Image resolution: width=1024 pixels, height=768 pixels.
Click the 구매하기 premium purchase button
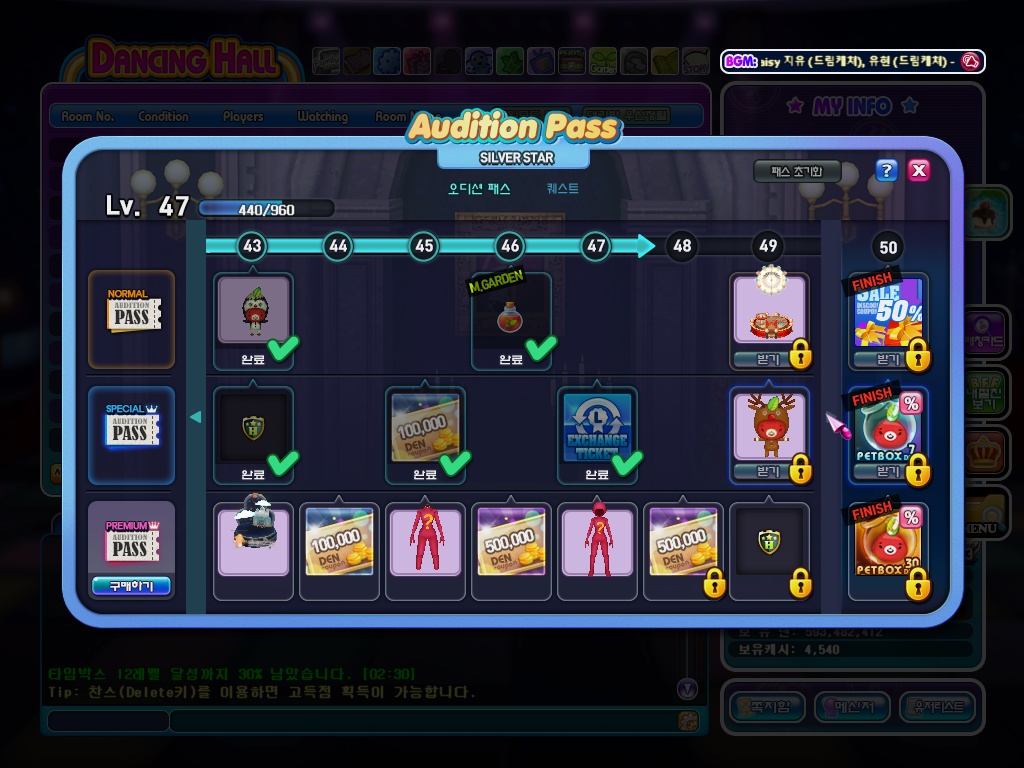coord(131,586)
